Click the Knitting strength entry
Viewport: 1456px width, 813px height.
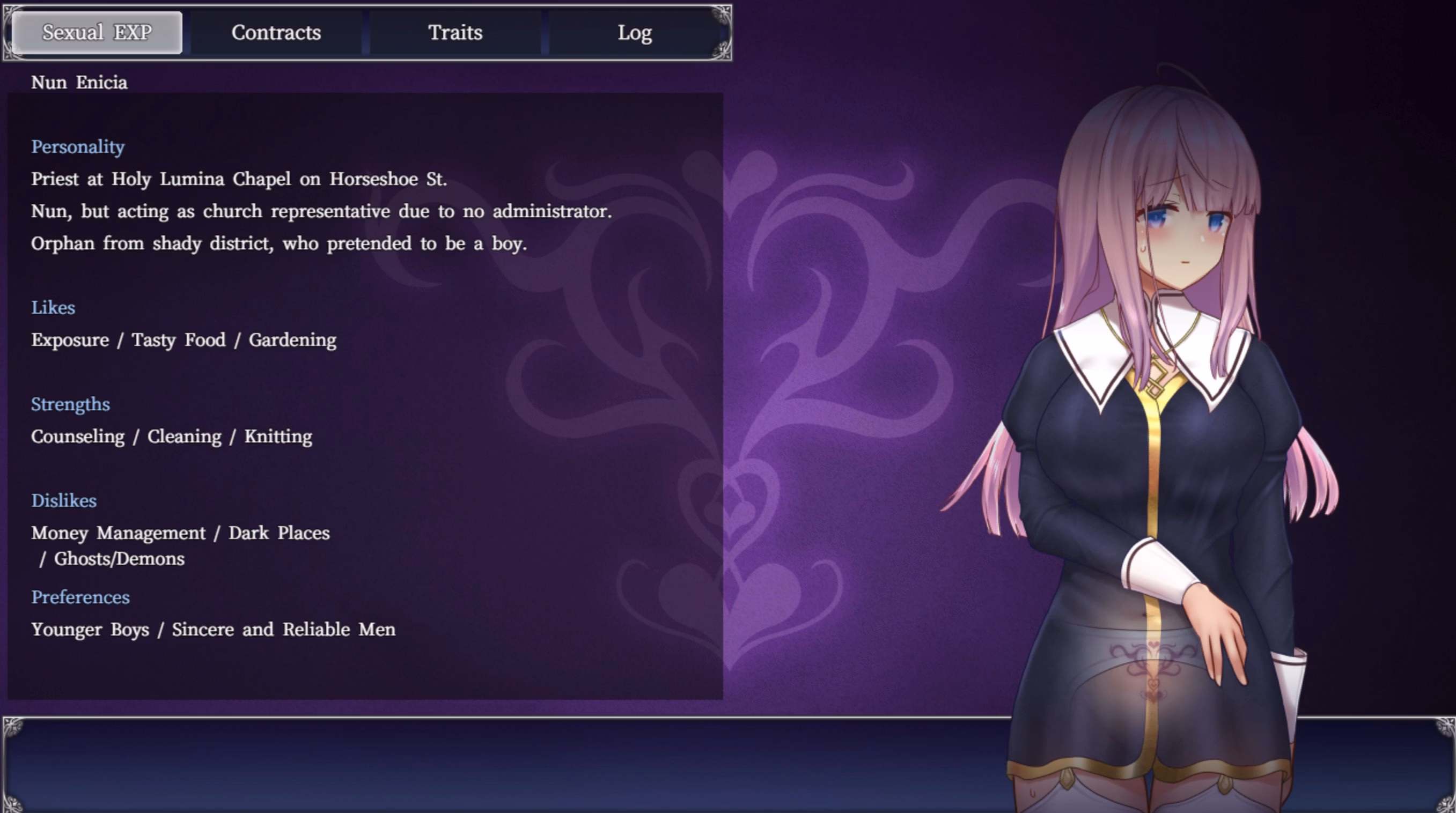click(277, 436)
